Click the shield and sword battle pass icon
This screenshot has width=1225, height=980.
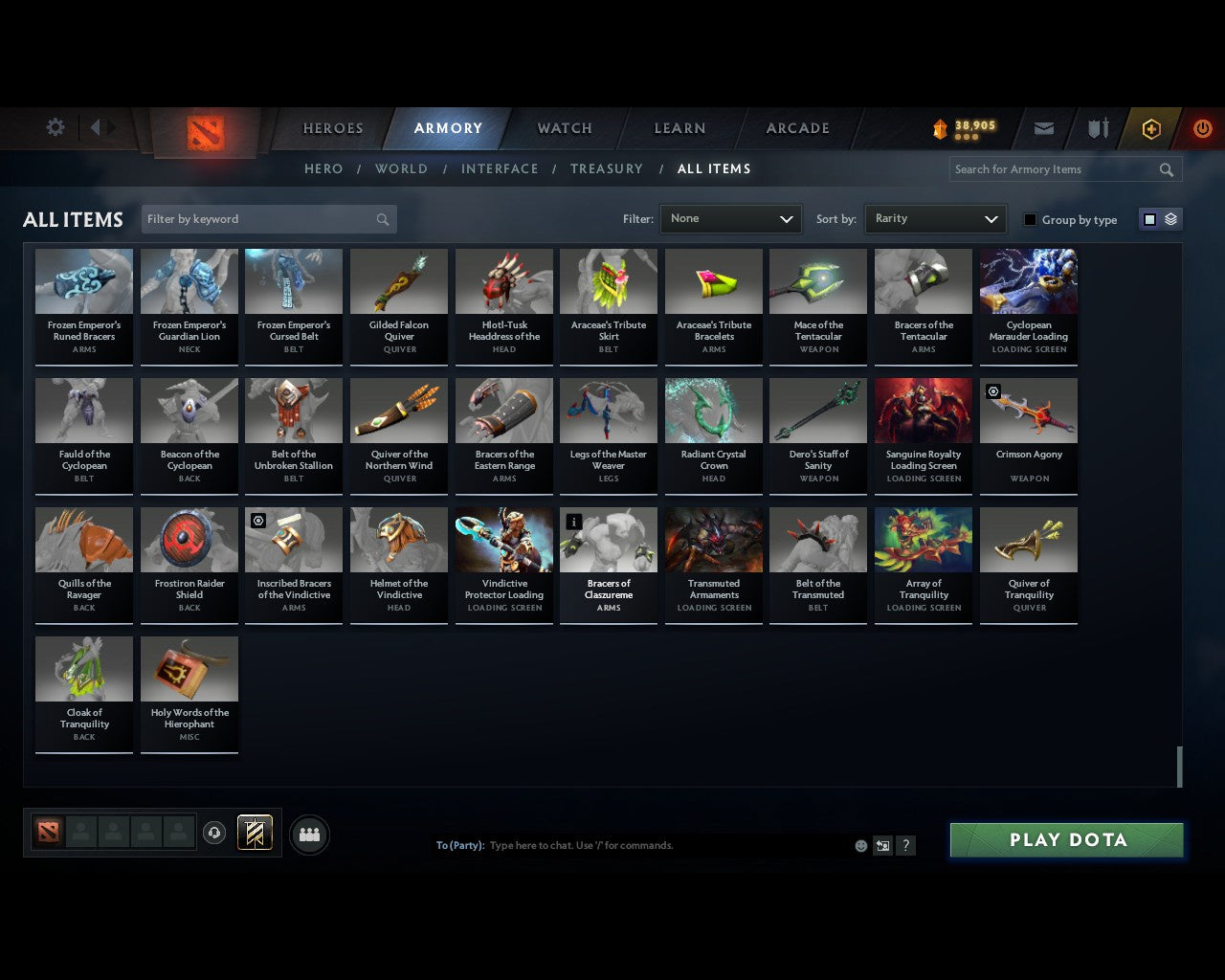tap(1097, 128)
